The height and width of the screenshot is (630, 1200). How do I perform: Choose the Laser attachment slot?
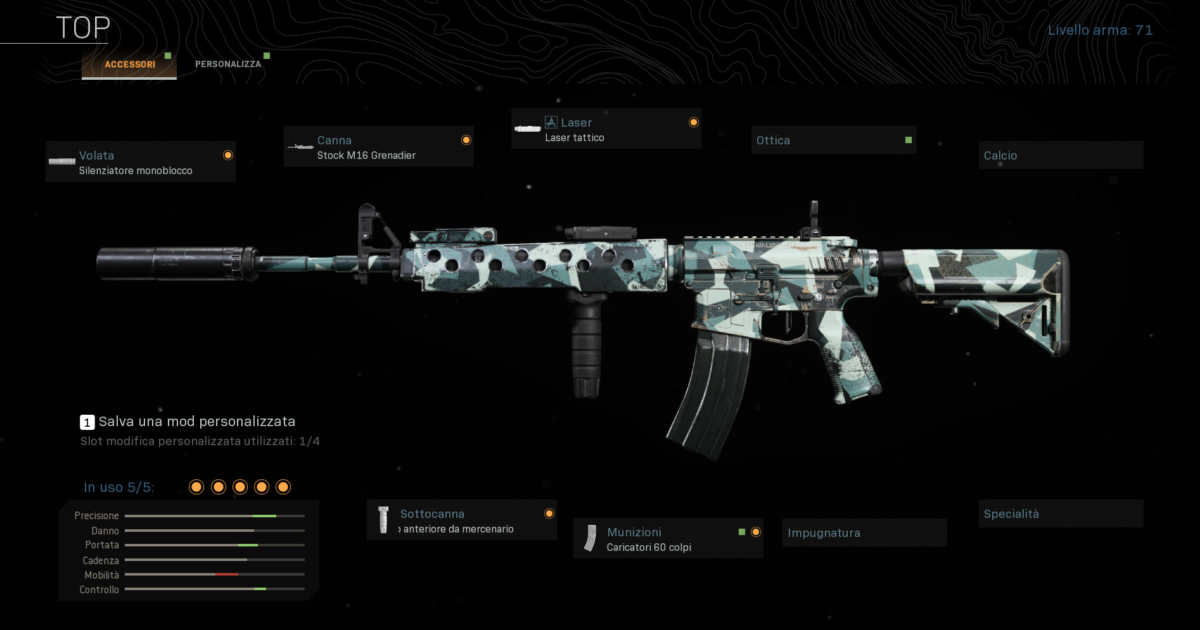point(606,129)
